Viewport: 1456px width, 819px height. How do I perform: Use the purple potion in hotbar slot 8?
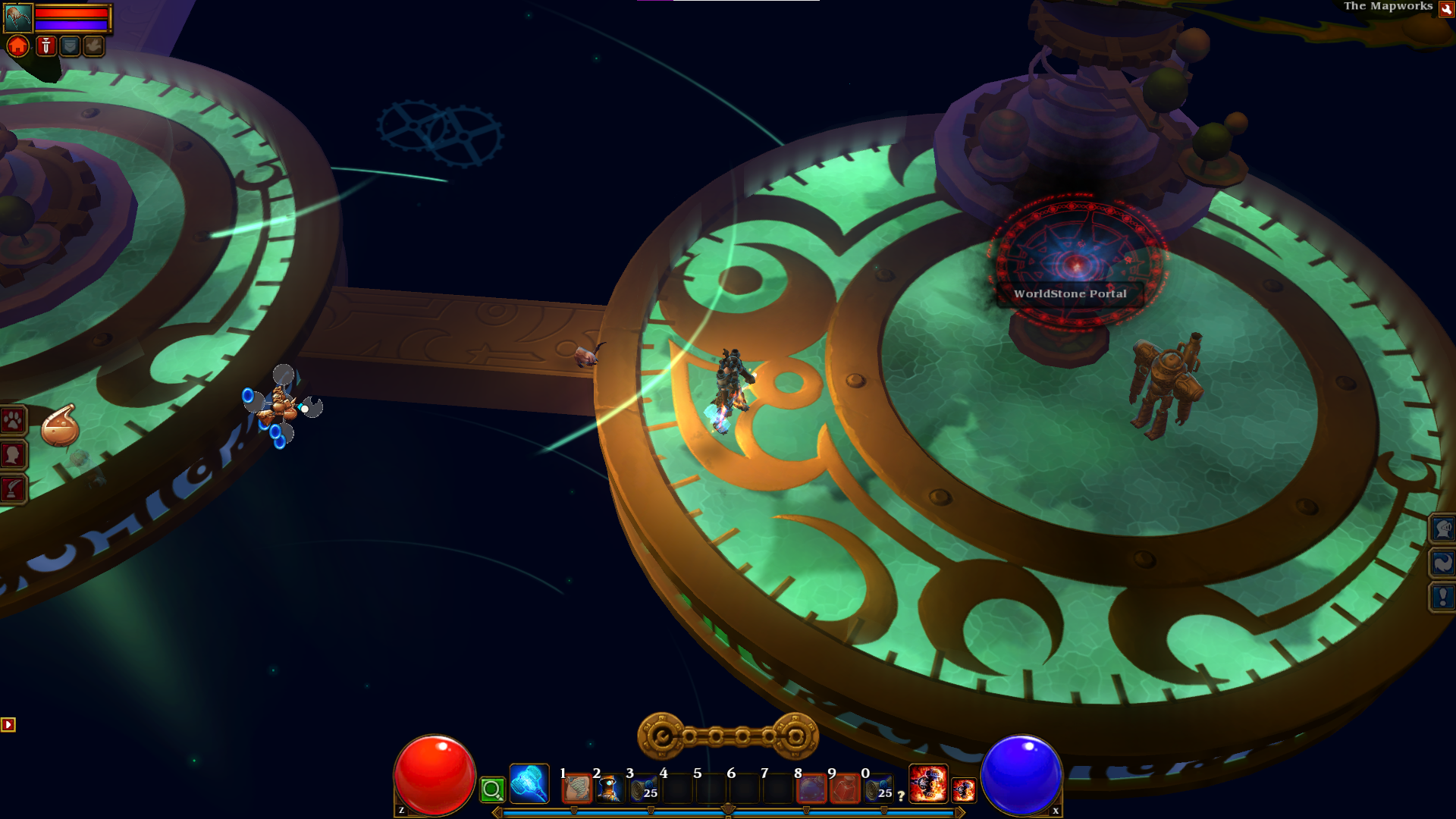click(x=811, y=789)
